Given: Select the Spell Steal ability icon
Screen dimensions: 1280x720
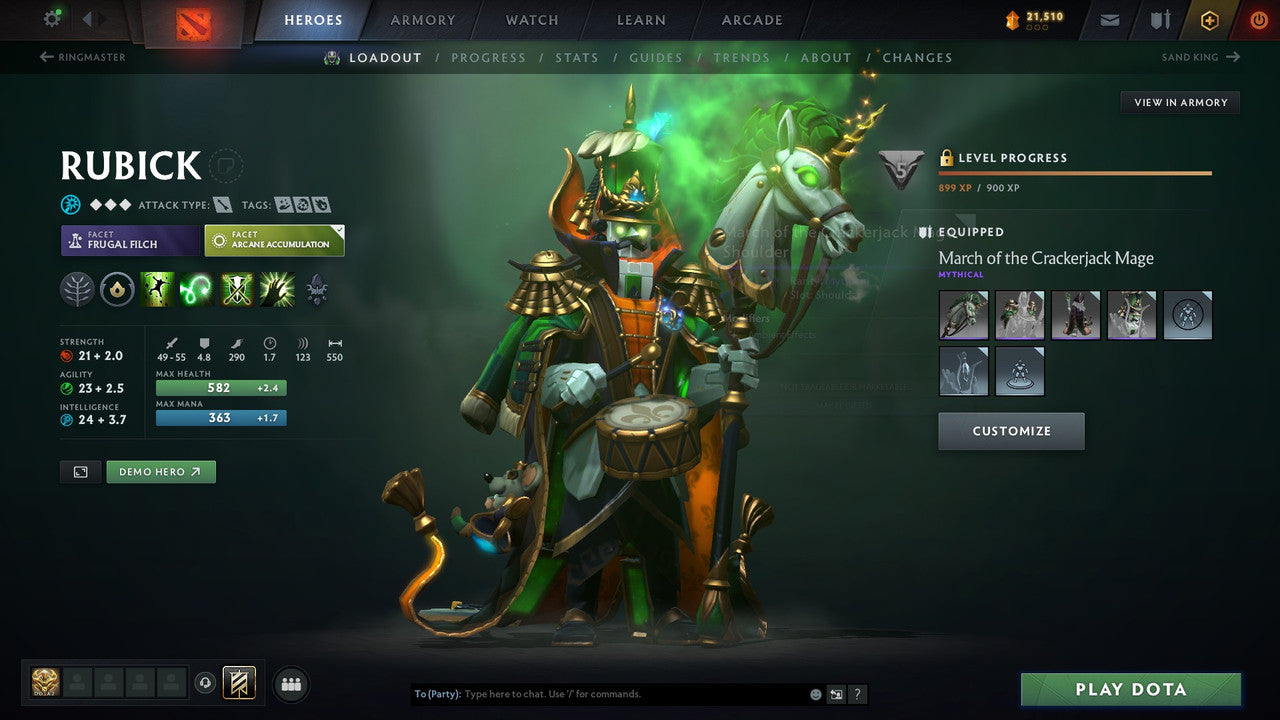Looking at the screenshot, I should [x=275, y=290].
